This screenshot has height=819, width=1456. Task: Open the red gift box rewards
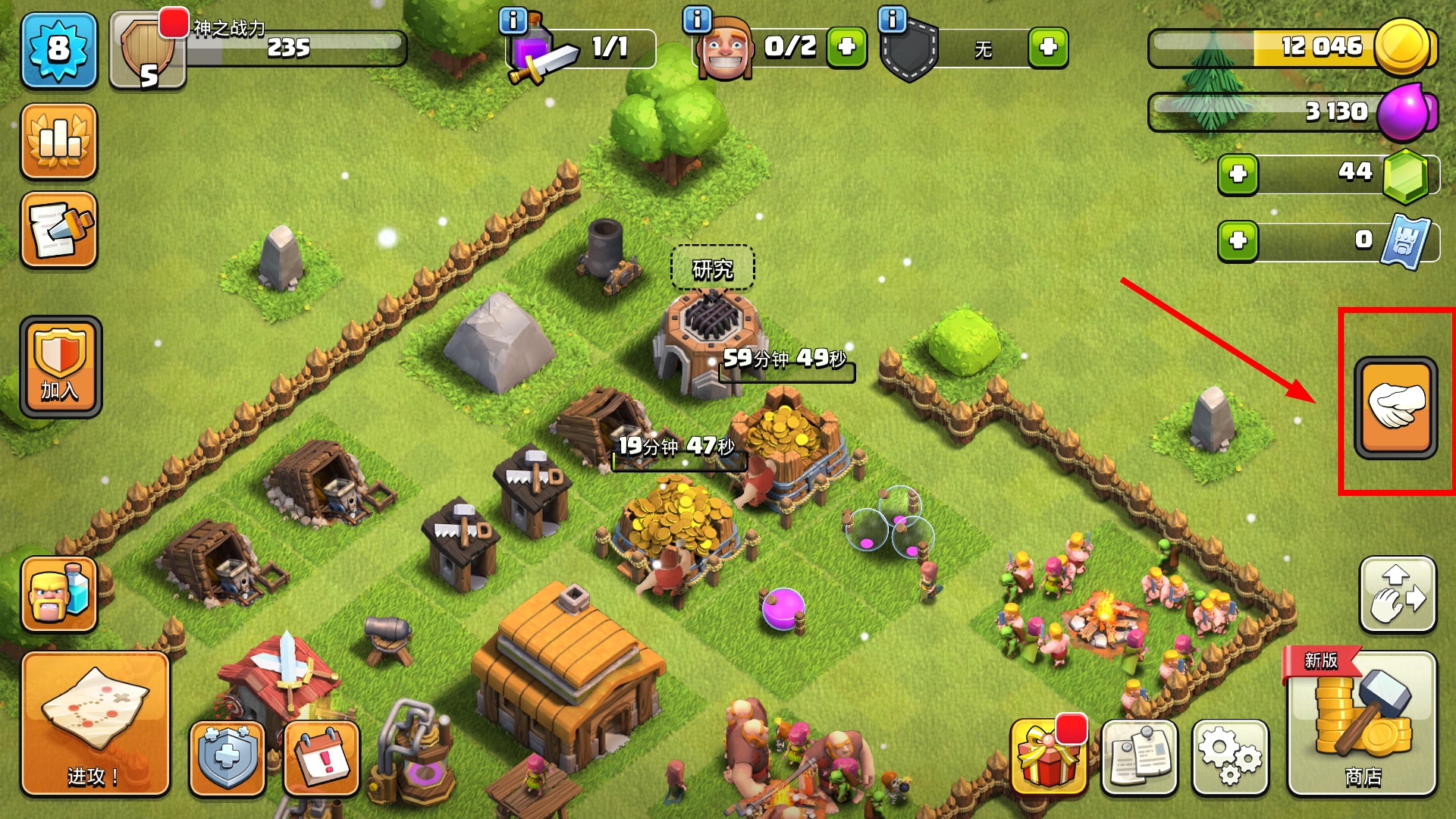[x=1049, y=757]
